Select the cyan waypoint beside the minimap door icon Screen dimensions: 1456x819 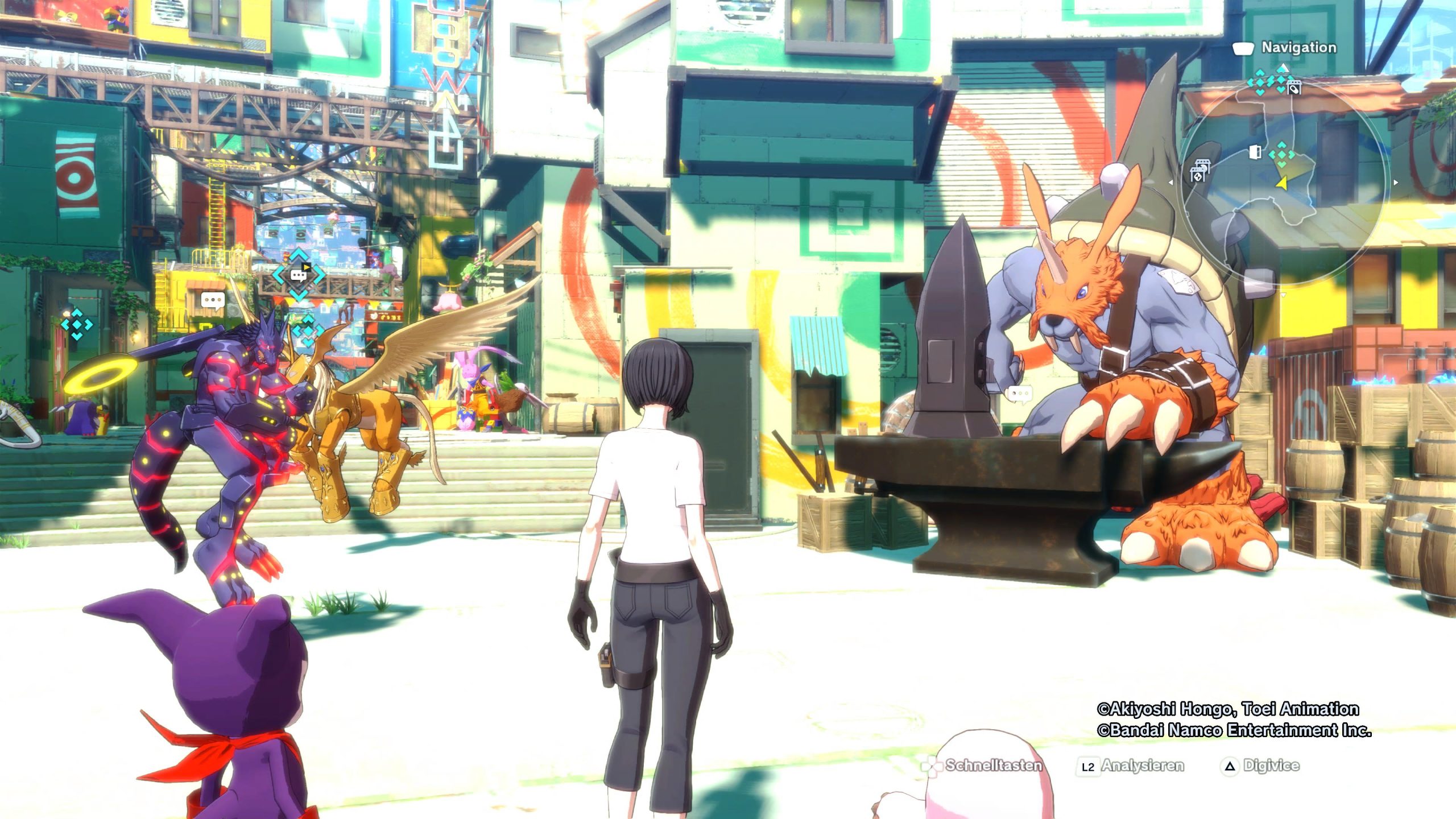1281,154
